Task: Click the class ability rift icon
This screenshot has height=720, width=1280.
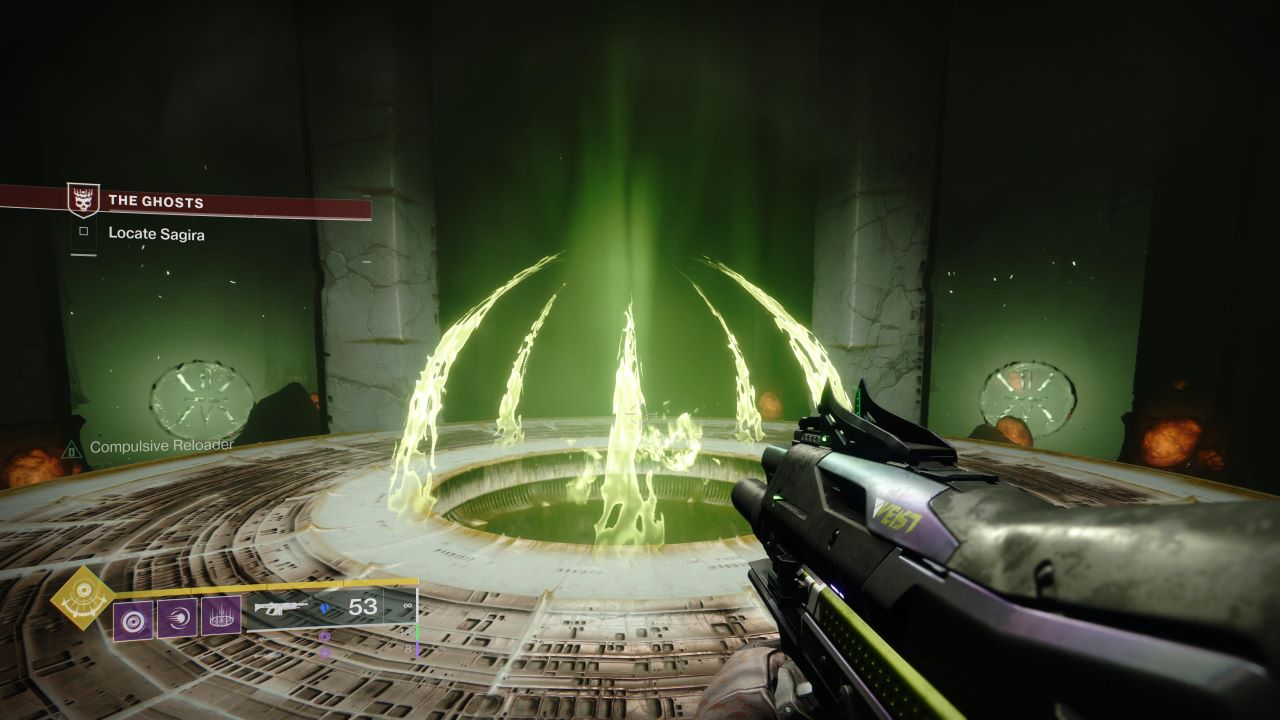Action: pos(220,617)
